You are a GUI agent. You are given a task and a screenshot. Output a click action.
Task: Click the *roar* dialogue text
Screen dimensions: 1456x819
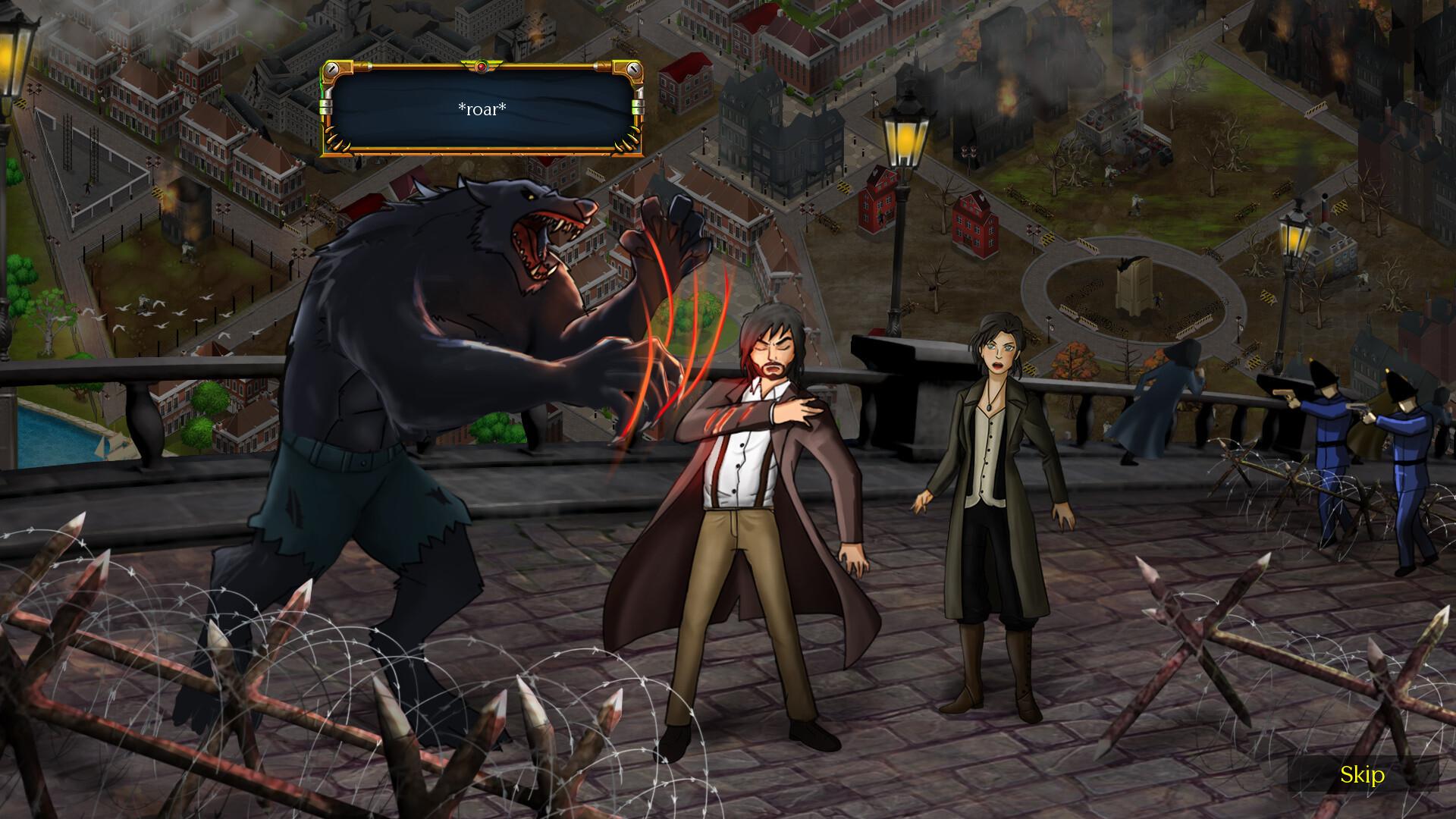[481, 108]
